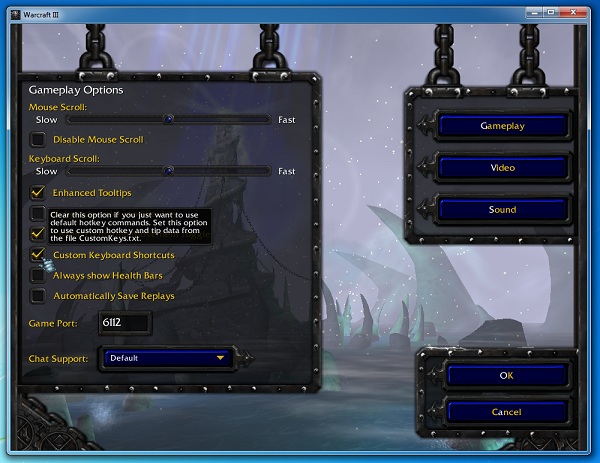The image size is (600, 463).
Task: Click the Keyboard Scroll speed slider
Action: (169, 171)
